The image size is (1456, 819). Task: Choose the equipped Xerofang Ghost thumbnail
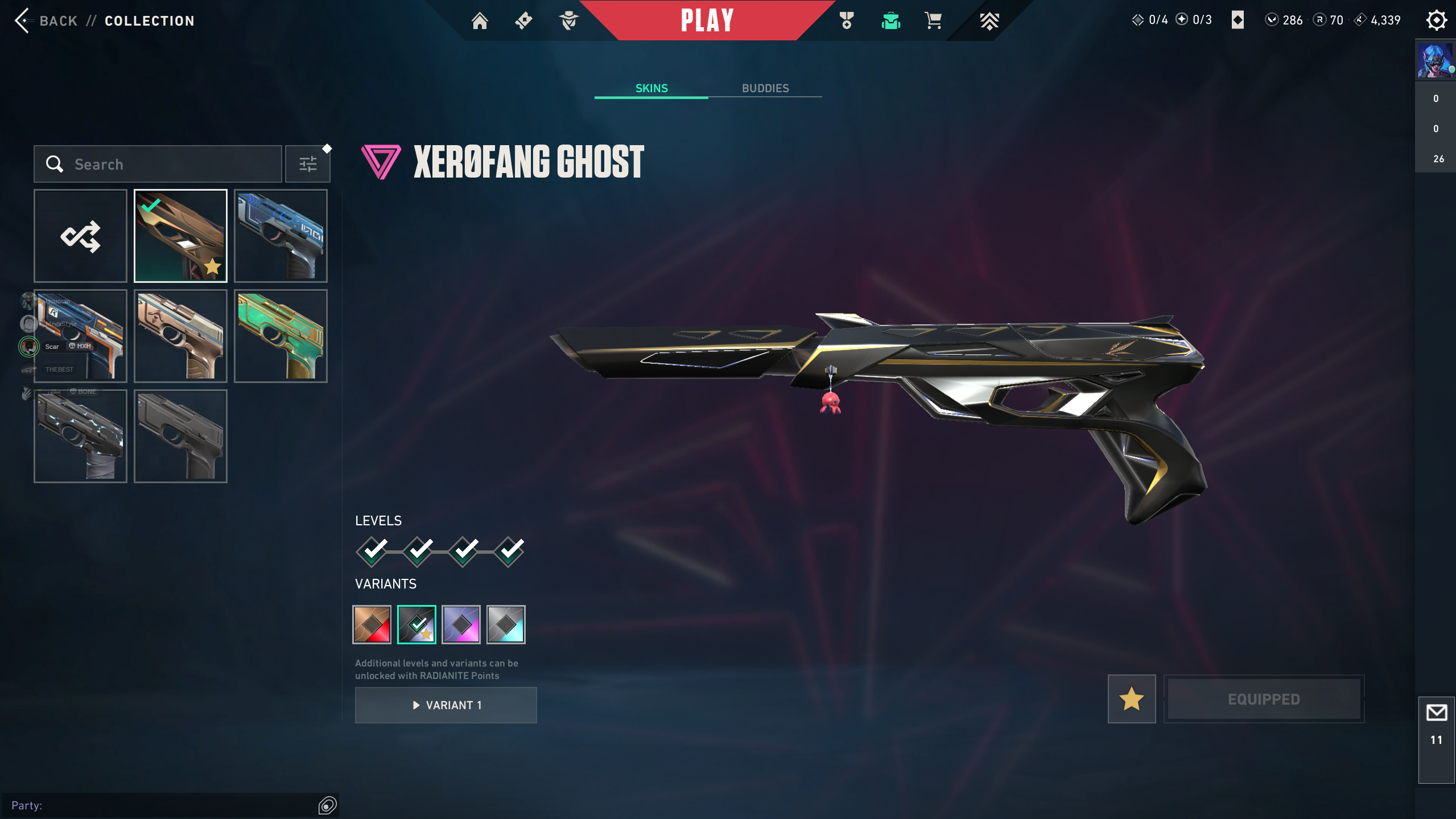click(180, 236)
